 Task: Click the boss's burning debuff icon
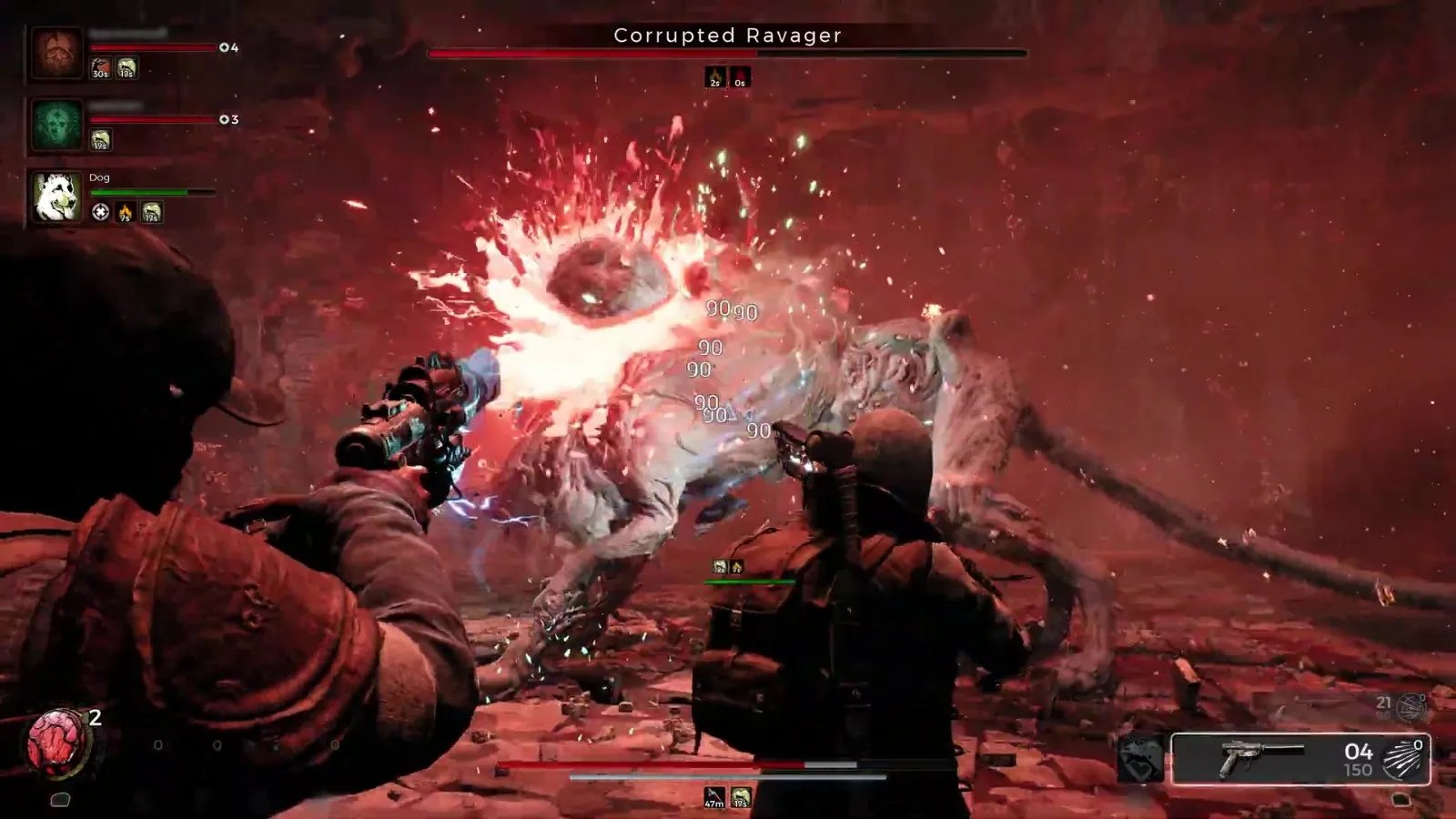pos(715,77)
